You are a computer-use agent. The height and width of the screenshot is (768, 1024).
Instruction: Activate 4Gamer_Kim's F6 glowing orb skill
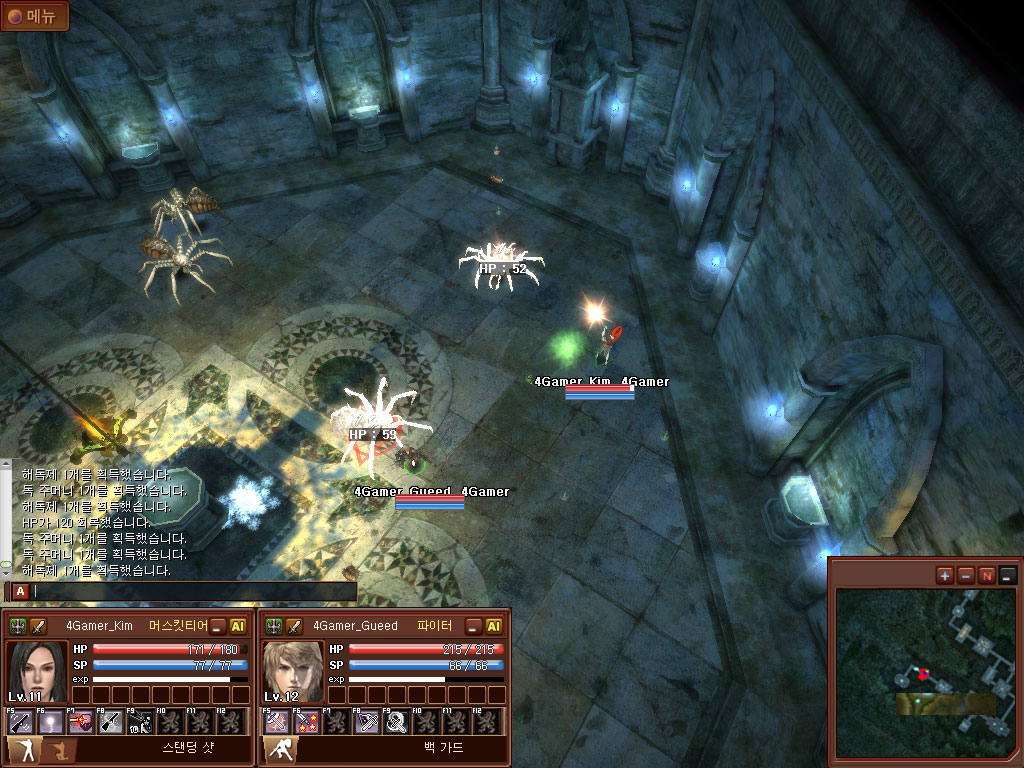tap(50, 721)
